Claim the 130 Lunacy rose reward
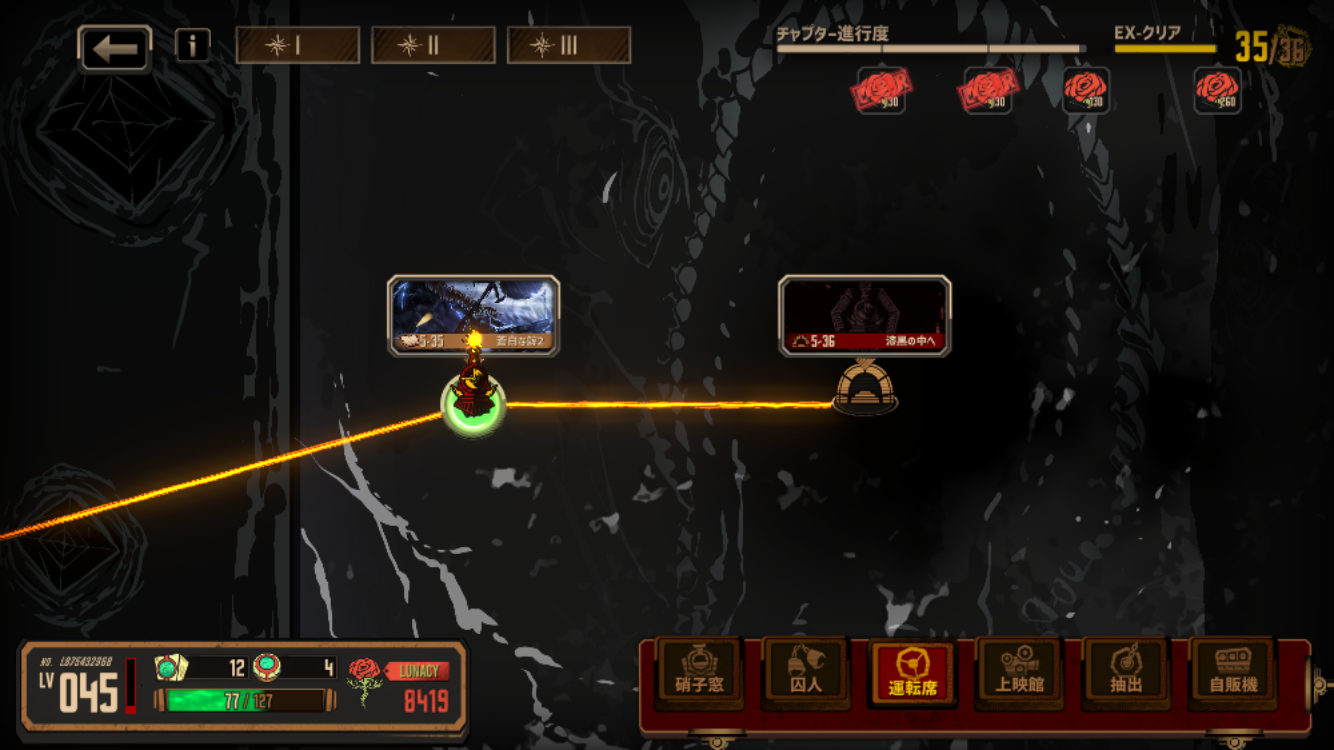The height and width of the screenshot is (750, 1334). tap(1086, 90)
